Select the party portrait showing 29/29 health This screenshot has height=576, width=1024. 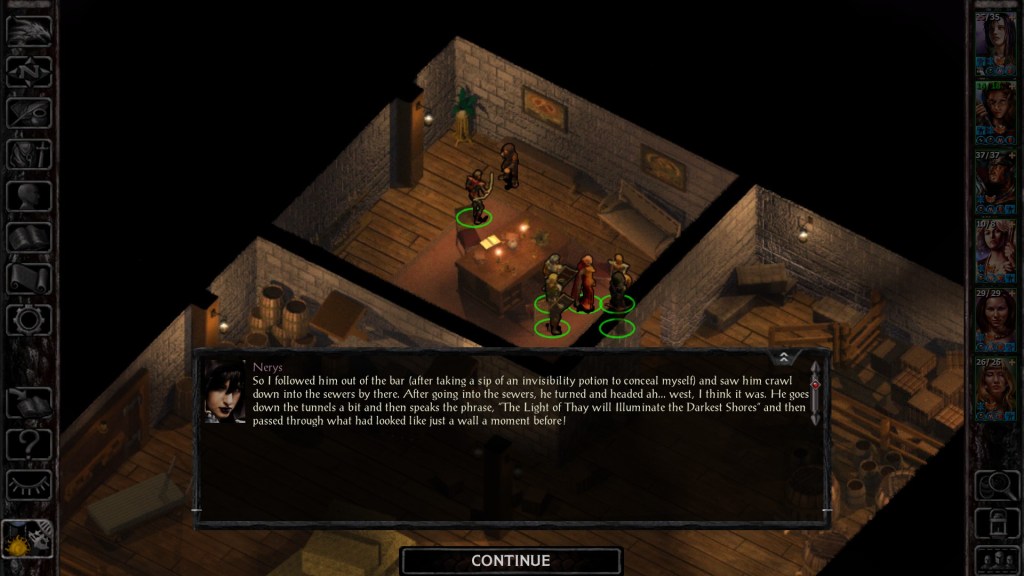(994, 318)
